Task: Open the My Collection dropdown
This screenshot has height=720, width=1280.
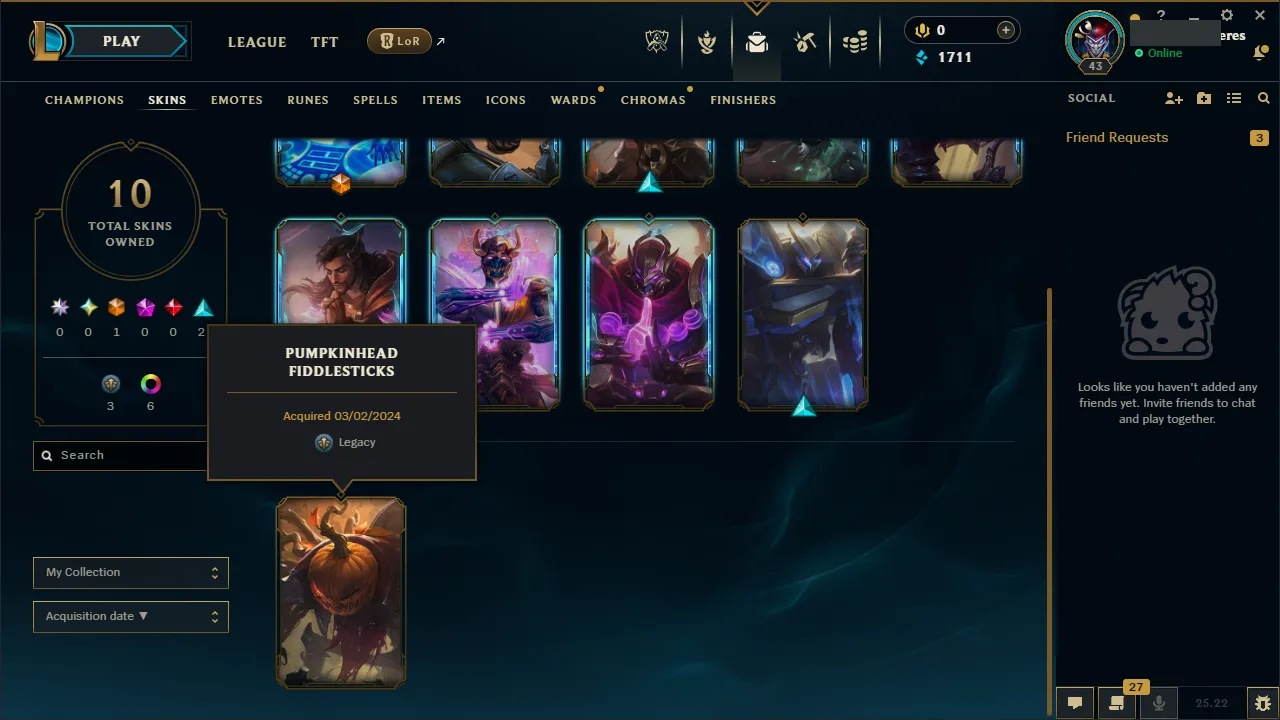Action: [130, 572]
